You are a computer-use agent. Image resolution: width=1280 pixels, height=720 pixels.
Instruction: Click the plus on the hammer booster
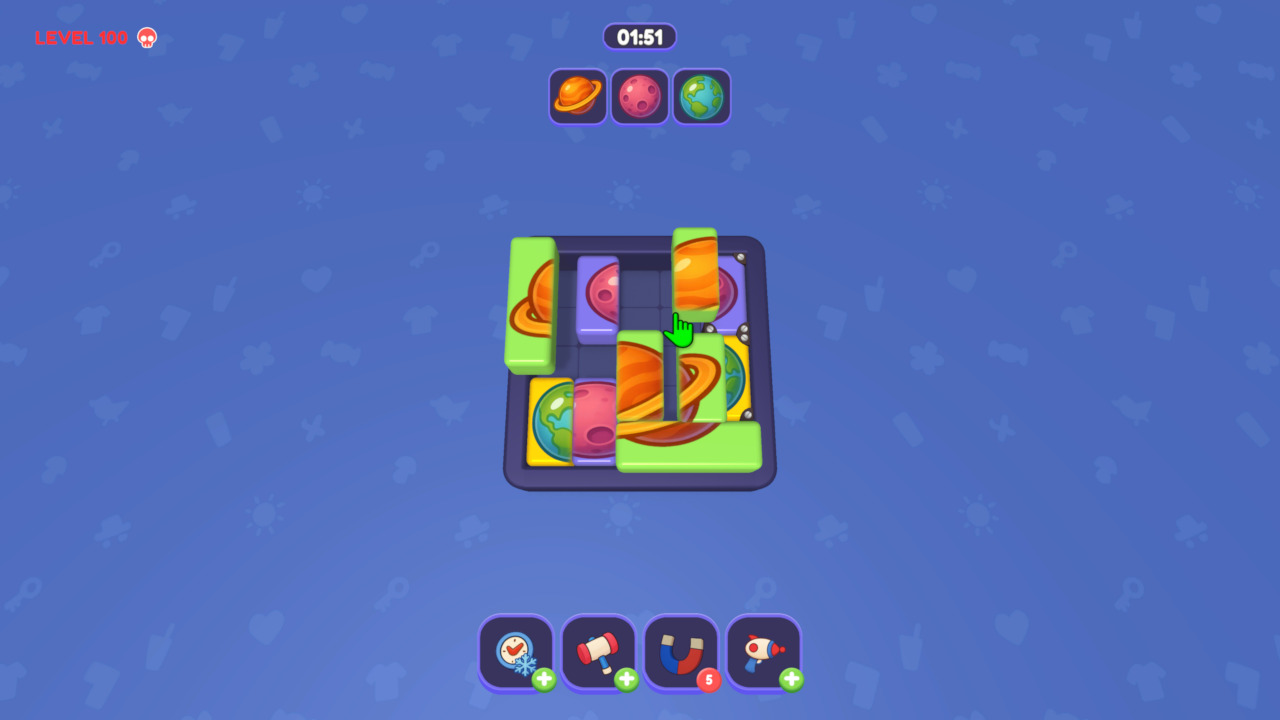pos(626,679)
